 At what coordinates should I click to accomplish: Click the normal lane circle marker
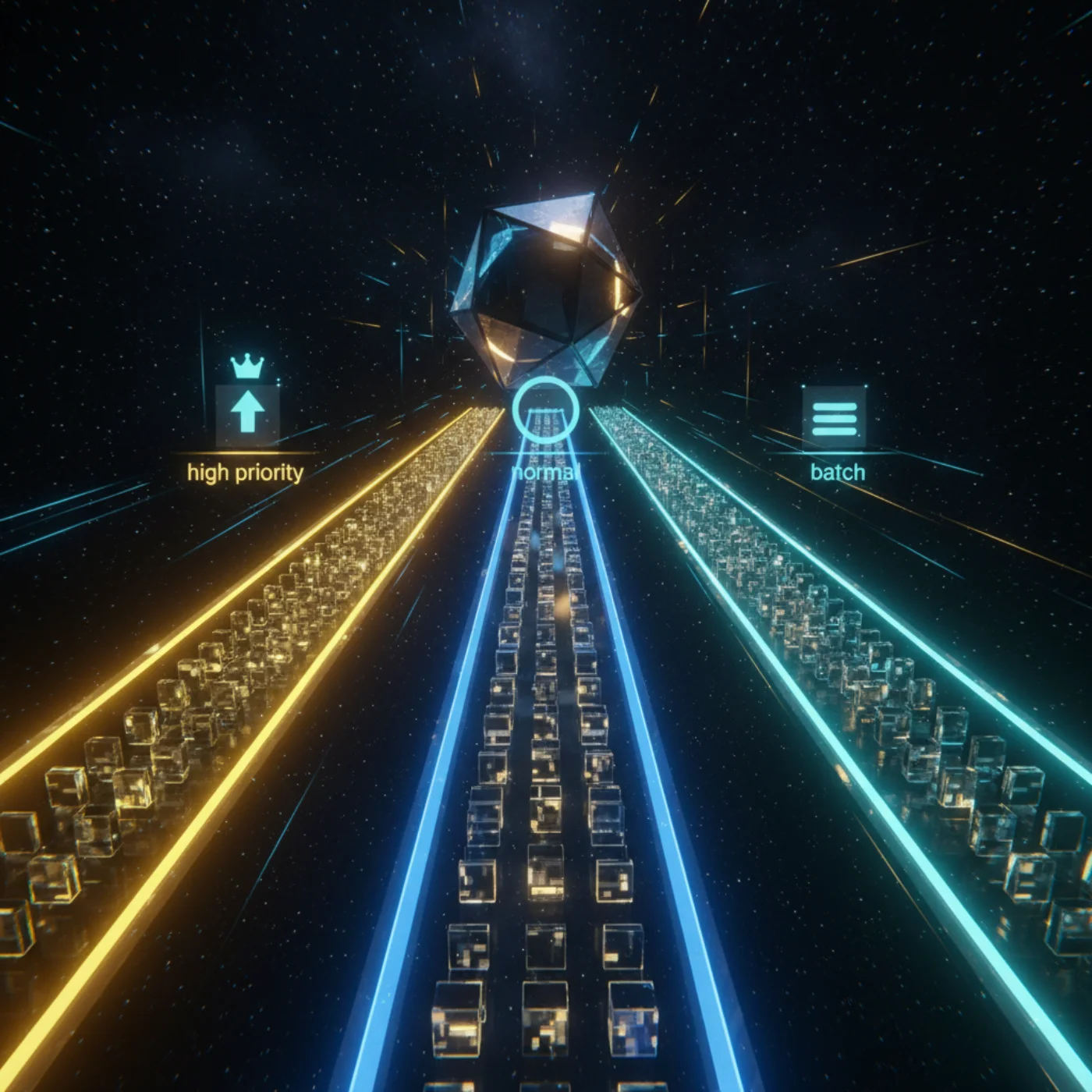click(x=546, y=410)
